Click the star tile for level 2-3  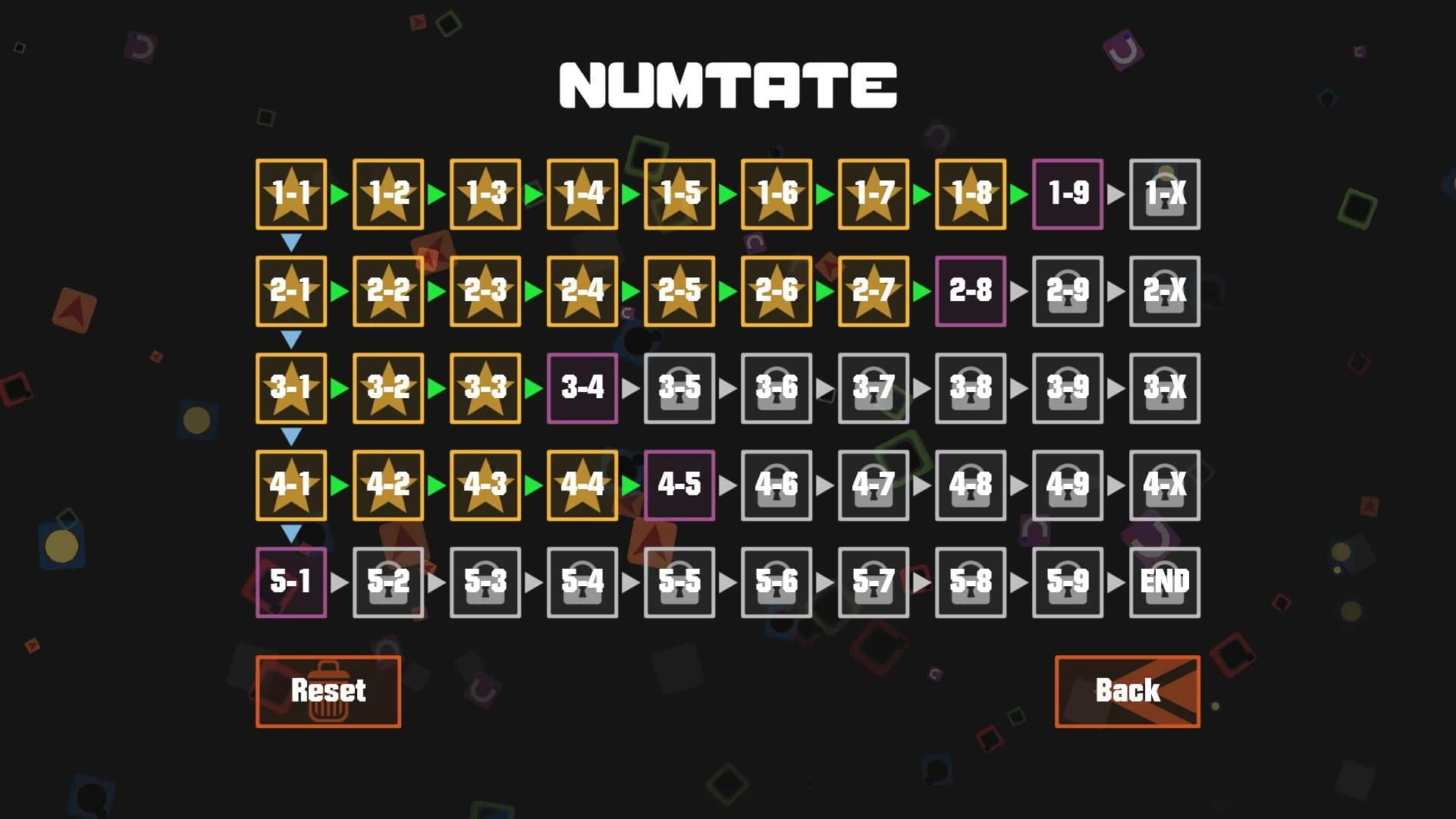tap(485, 291)
